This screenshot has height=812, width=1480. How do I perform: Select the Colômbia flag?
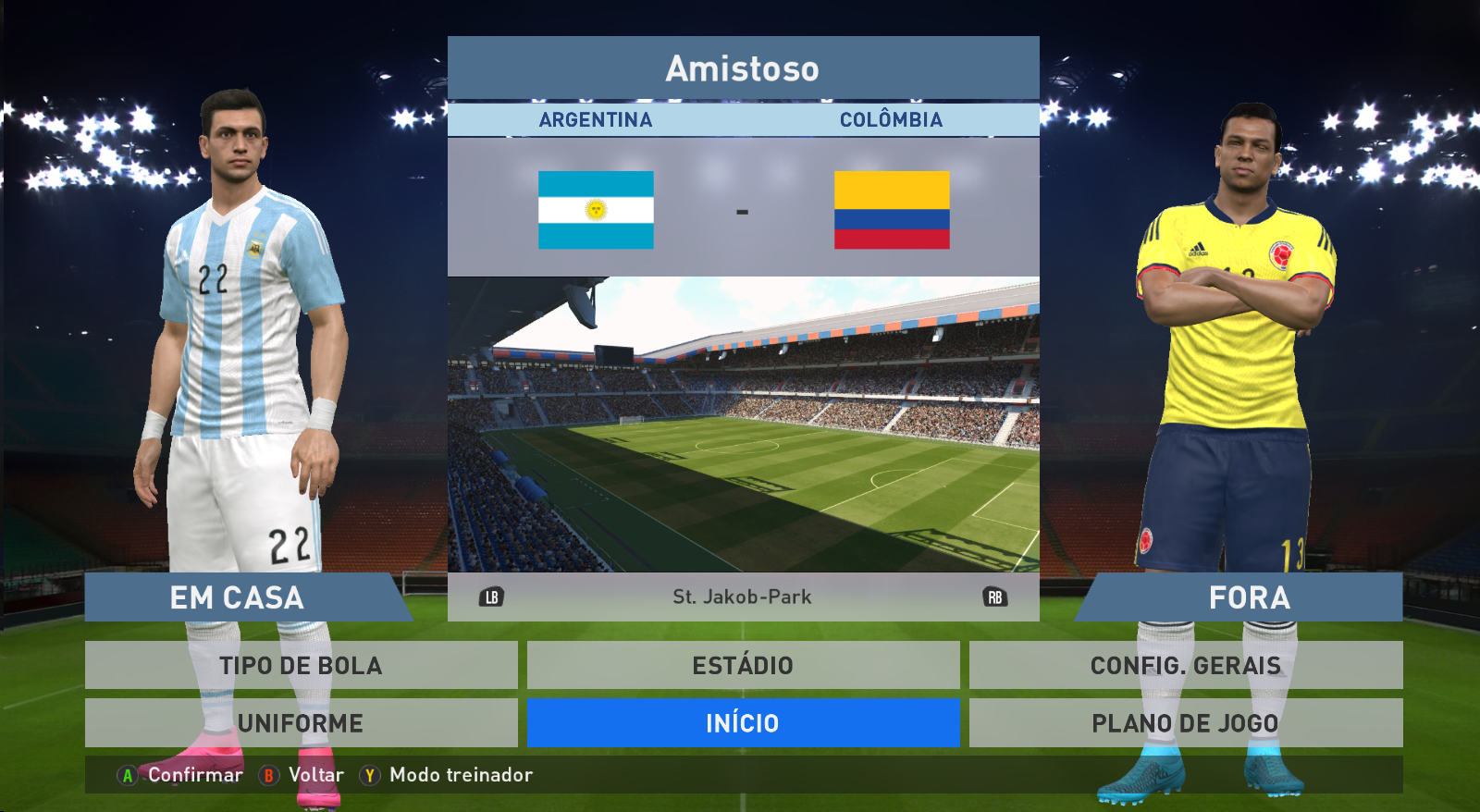(x=892, y=210)
